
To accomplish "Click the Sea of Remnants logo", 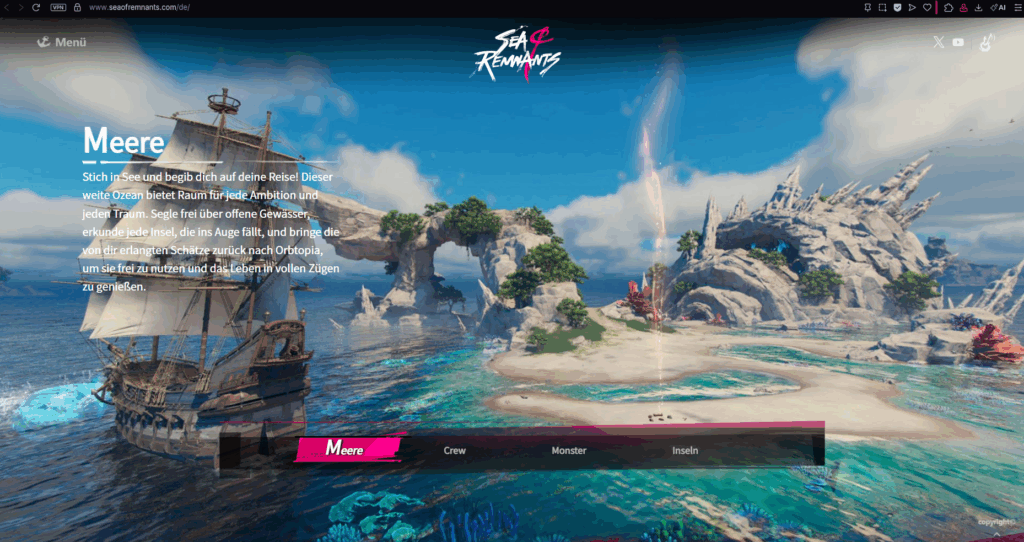I will coord(513,52).
